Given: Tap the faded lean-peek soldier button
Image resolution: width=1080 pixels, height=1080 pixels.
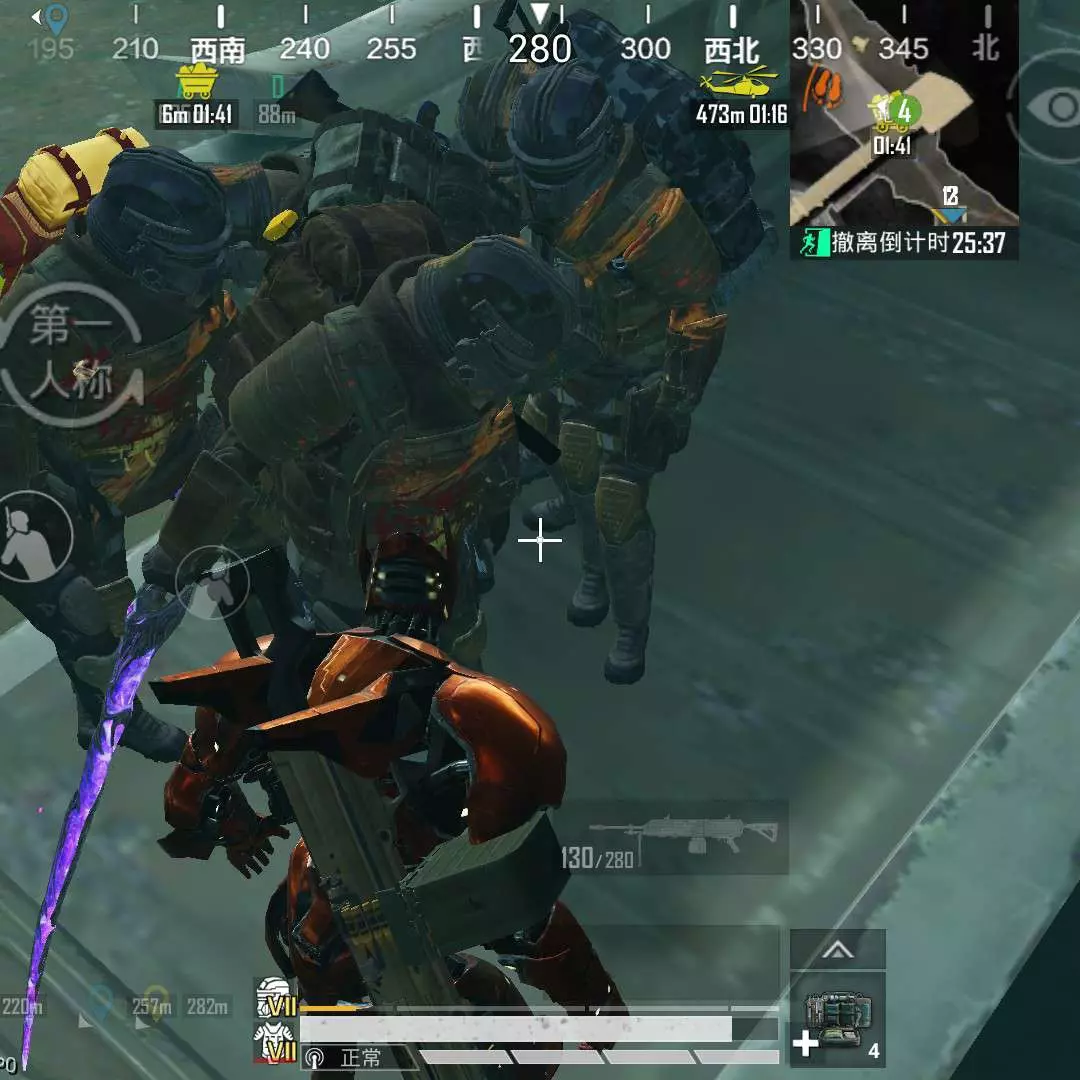Looking at the screenshot, I should (211, 583).
